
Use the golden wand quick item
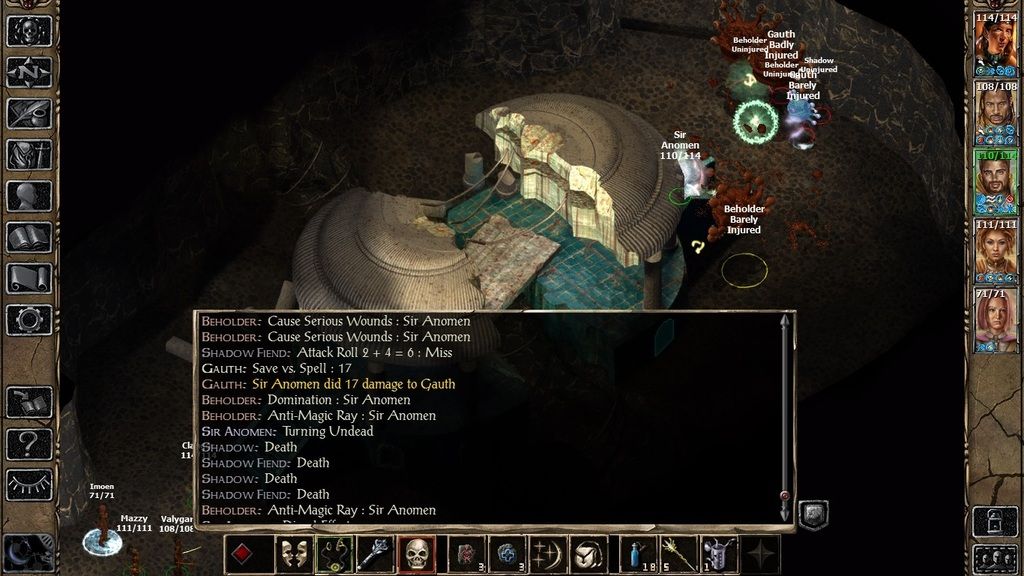click(x=672, y=554)
